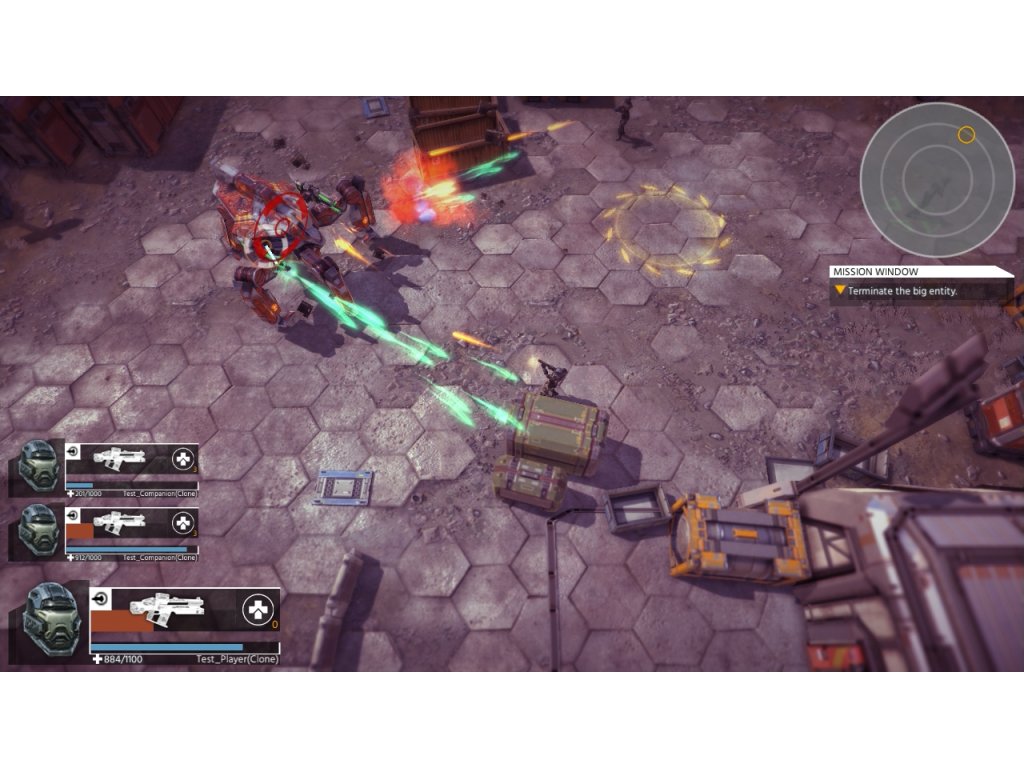1024x768 pixels.
Task: Select the yellow ring marker on the radar
Action: pos(966,134)
